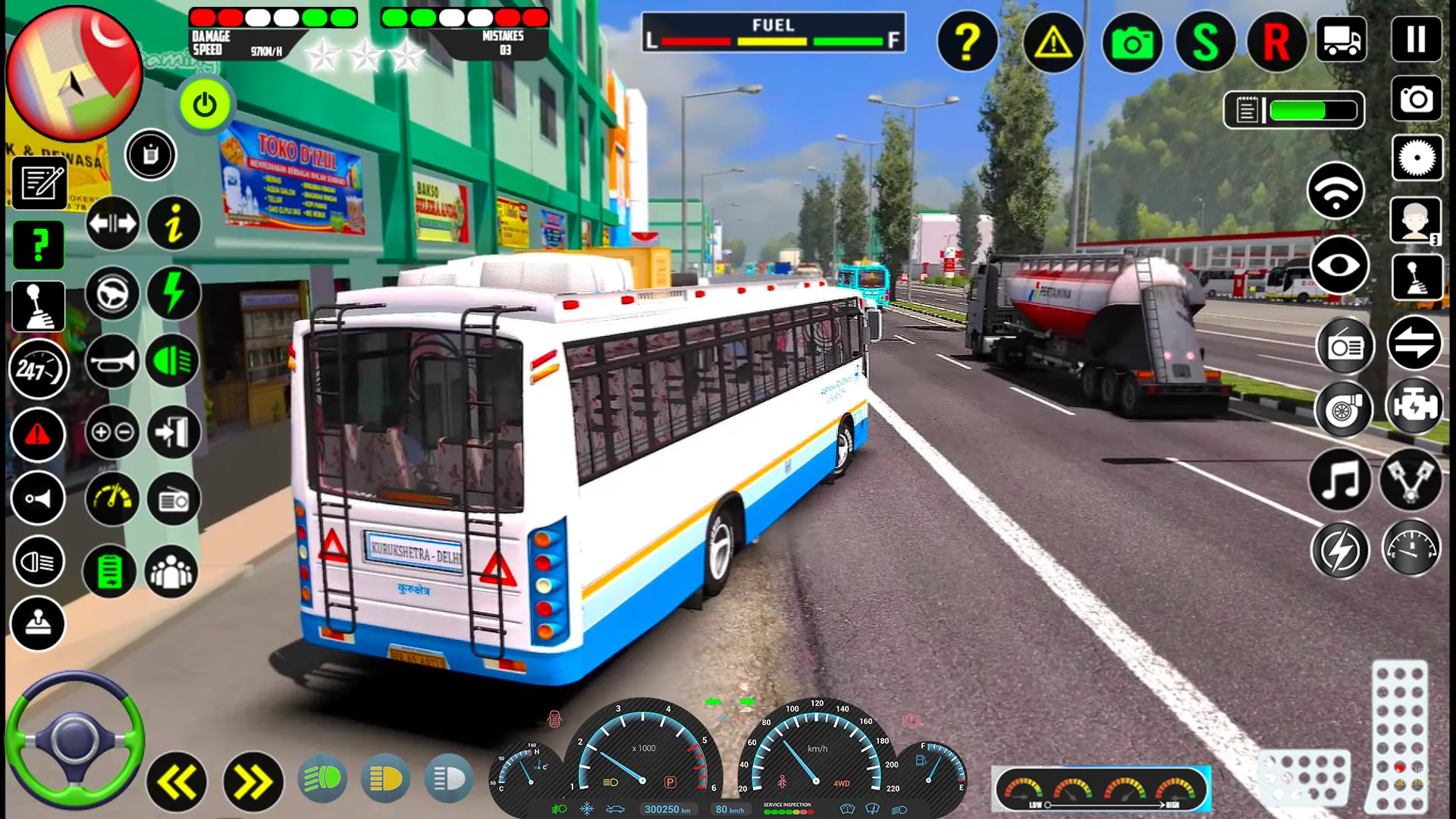The width and height of the screenshot is (1456, 819).
Task: Click the Wi-Fi signal icon
Action: 1336,190
